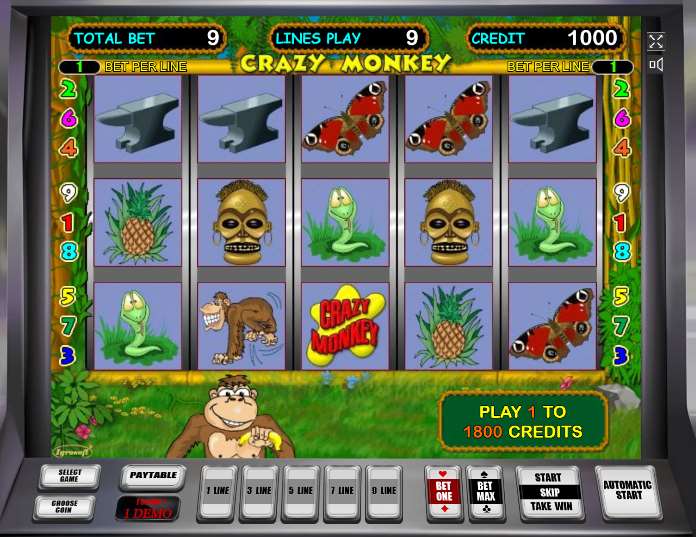Viewport: 696px width, 537px height.
Task: Activate the 5 Line button
Action: [x=300, y=492]
